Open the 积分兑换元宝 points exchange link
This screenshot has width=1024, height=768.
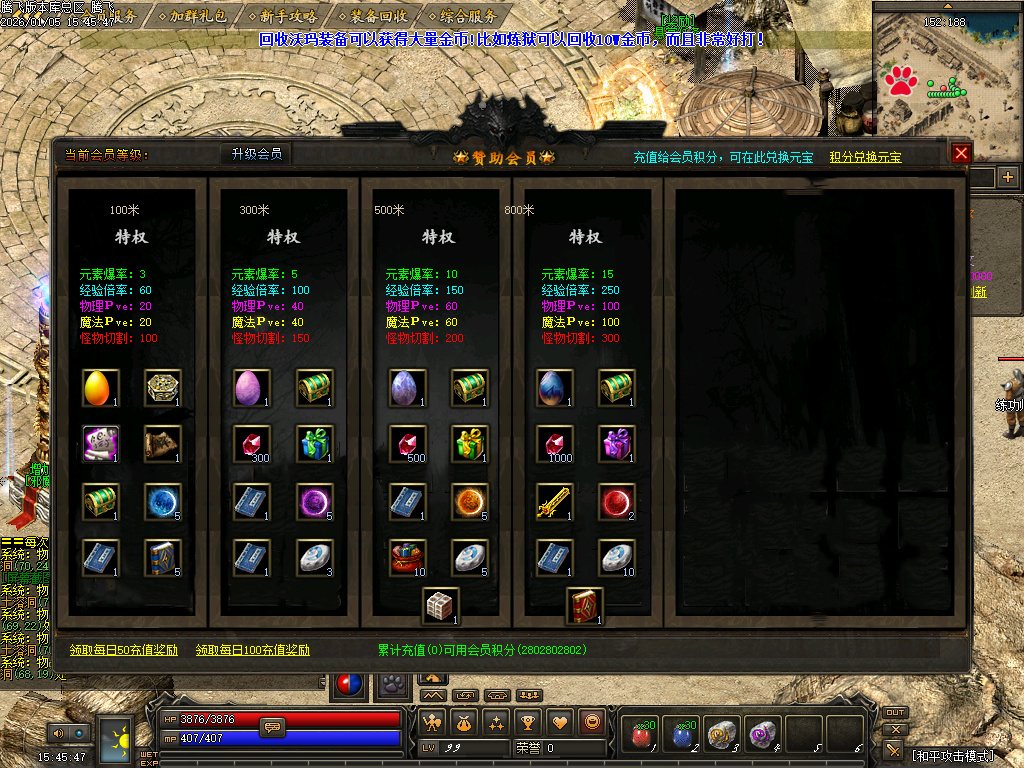[865, 157]
